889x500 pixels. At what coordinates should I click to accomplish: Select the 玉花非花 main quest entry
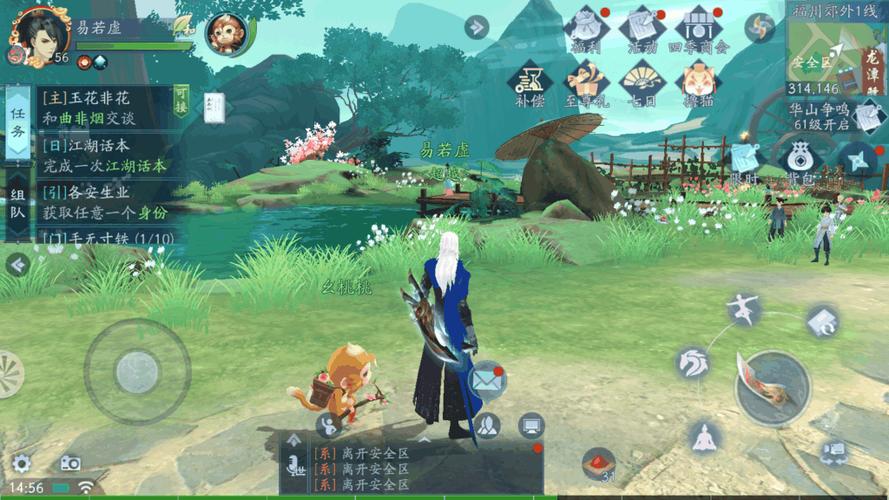pos(98,109)
